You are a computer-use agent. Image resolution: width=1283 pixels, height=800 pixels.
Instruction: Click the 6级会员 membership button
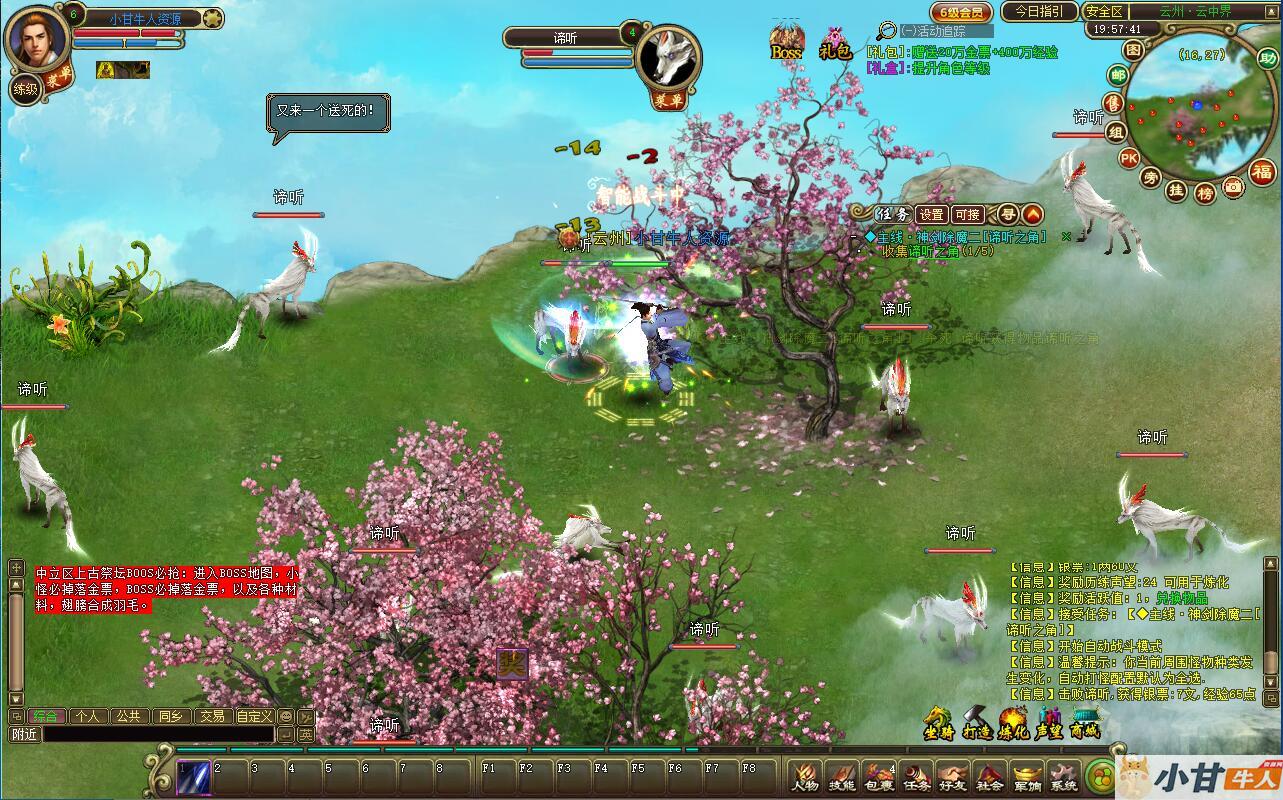tap(961, 12)
